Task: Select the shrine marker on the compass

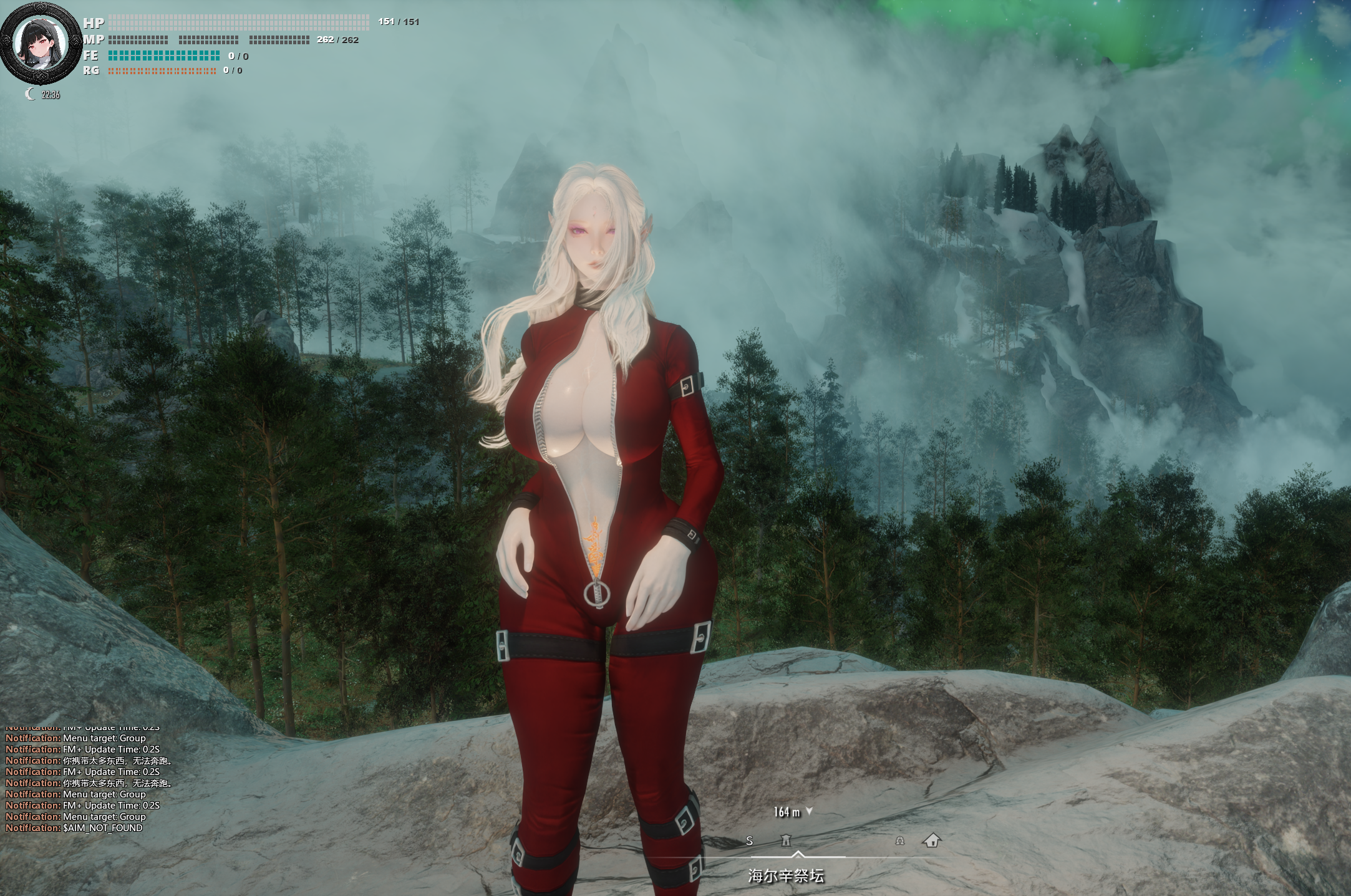Action: [x=787, y=841]
